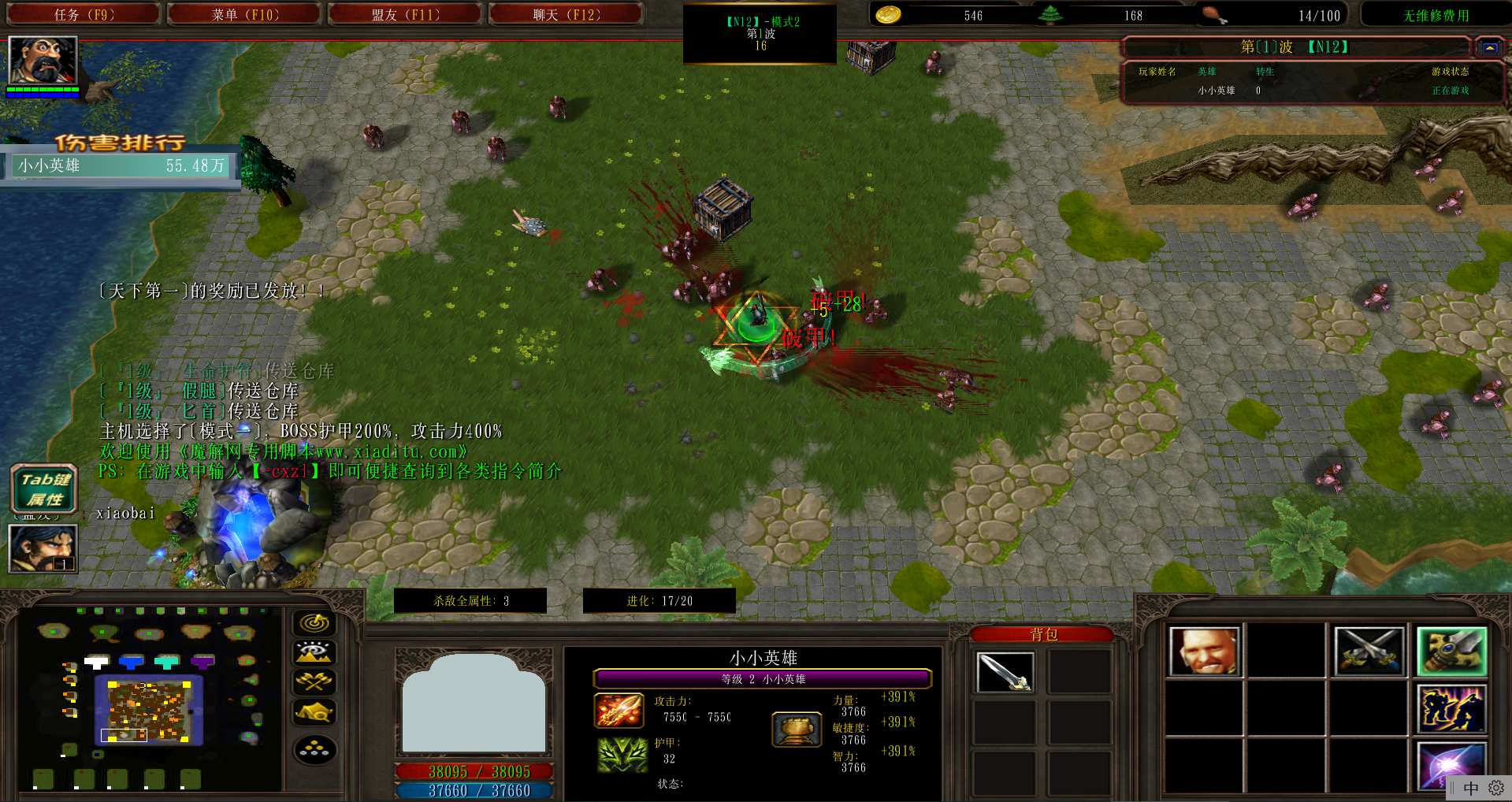Viewport: 1512px width, 802px height.
Task: Open the 聊天 (F12) chat log
Action: [566, 14]
